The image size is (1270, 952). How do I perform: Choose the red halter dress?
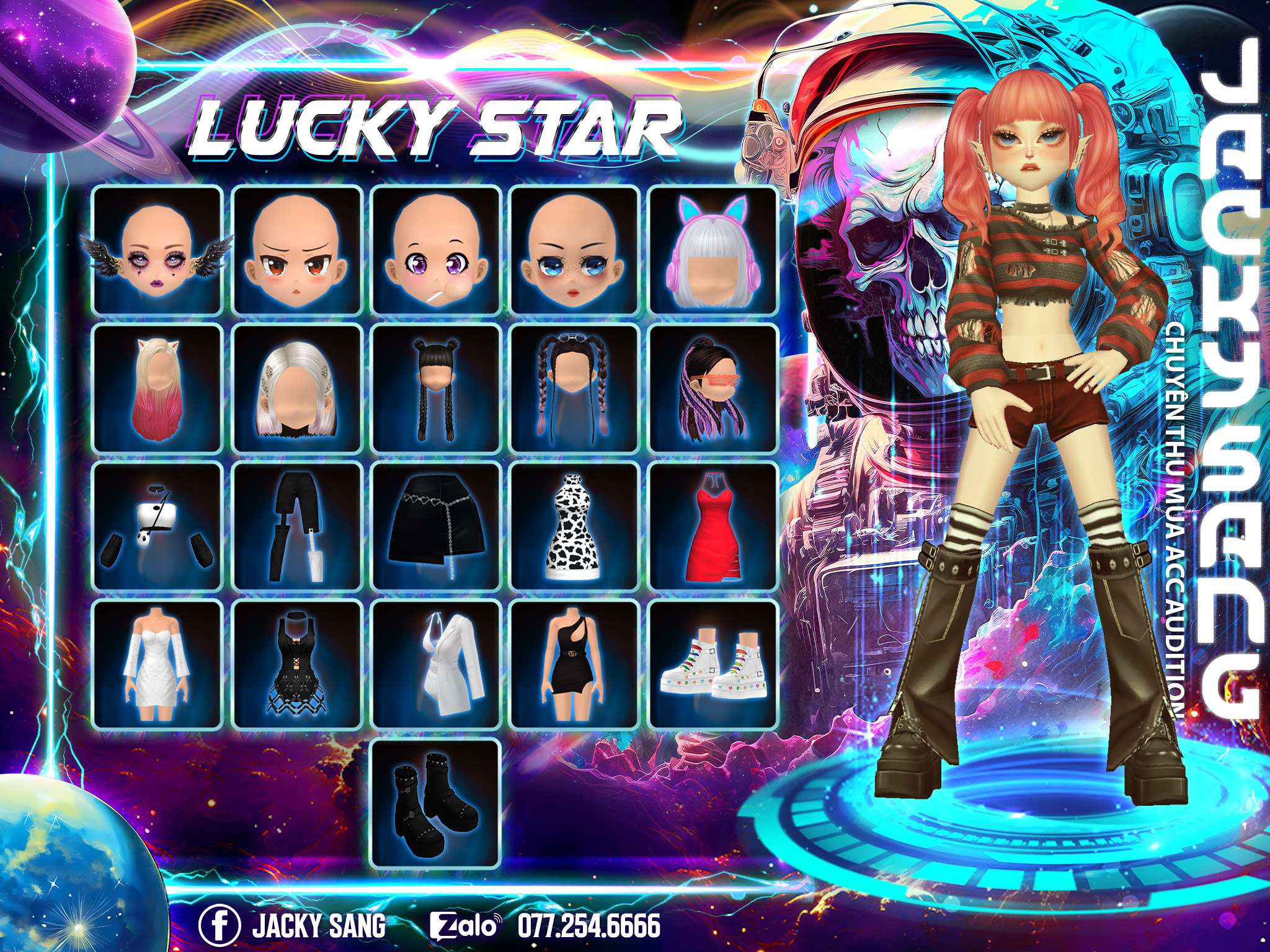713,526
